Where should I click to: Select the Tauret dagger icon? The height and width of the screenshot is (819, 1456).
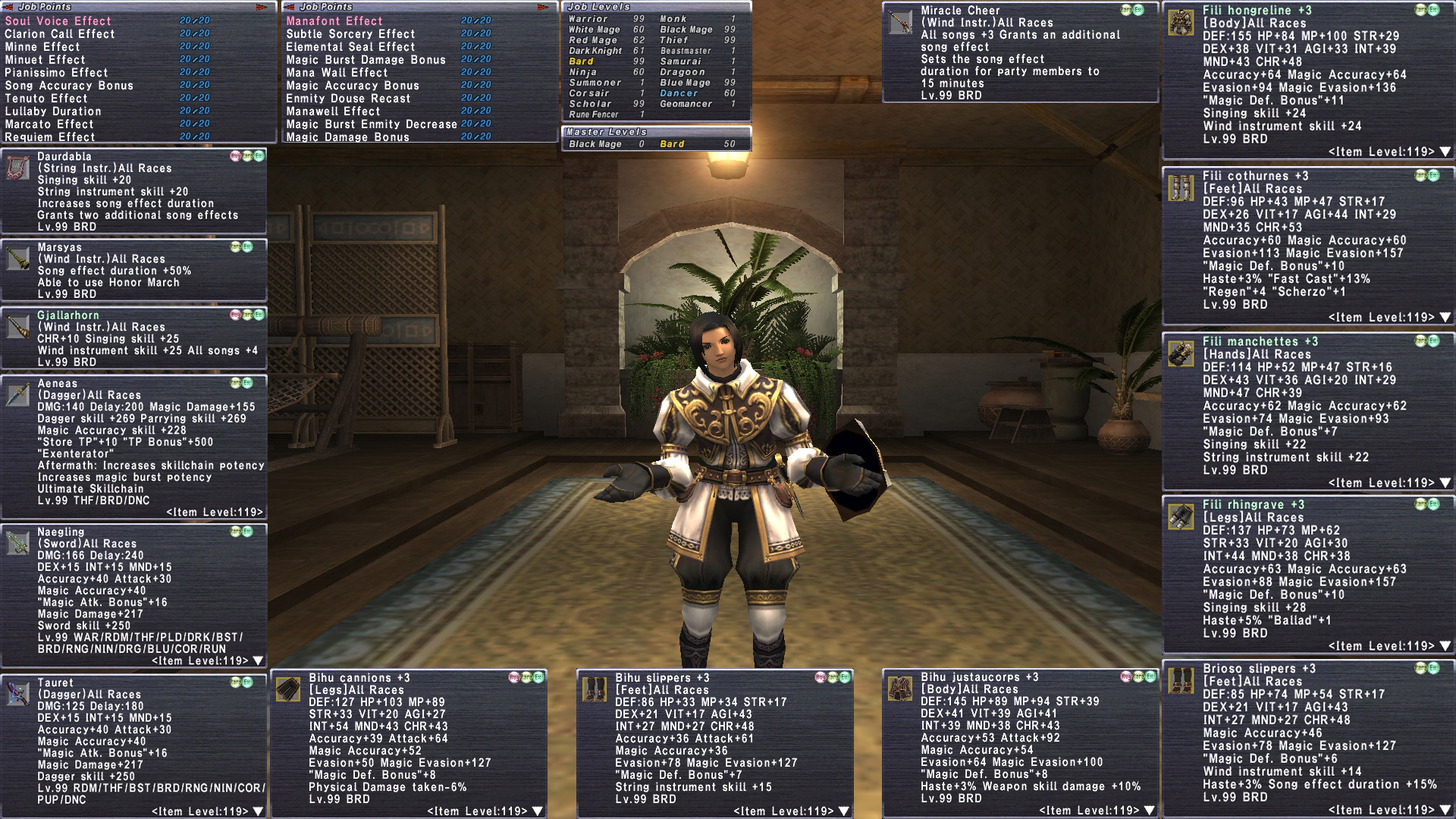(x=18, y=694)
